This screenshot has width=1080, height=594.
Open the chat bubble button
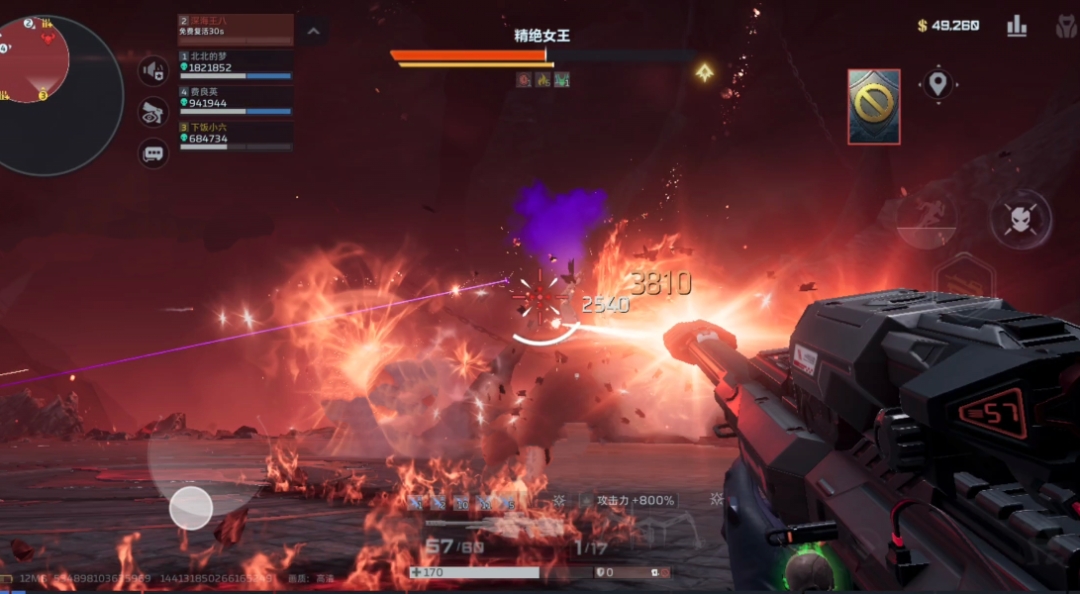(153, 153)
